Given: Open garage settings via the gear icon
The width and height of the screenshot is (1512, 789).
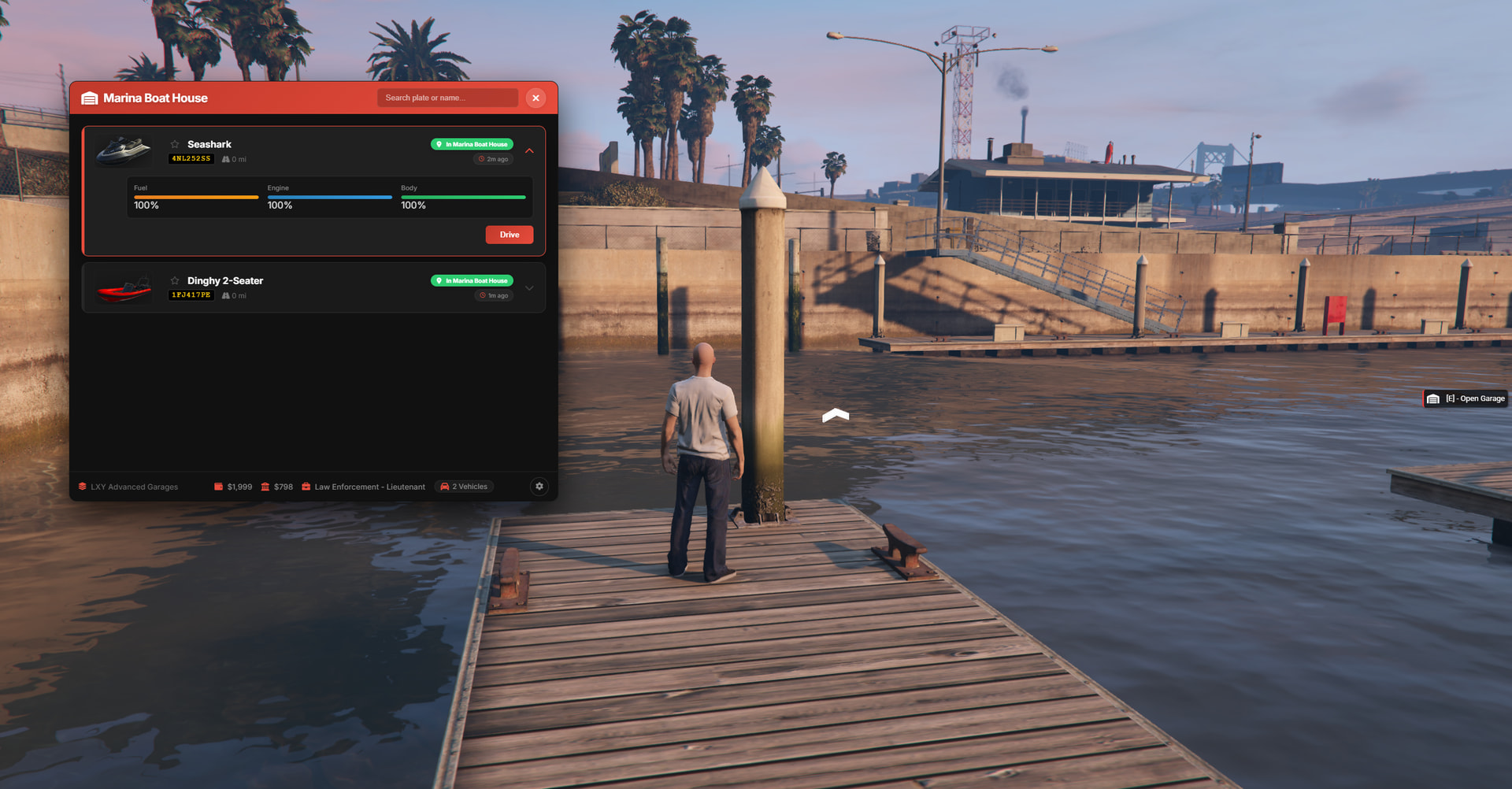Looking at the screenshot, I should click(x=539, y=487).
